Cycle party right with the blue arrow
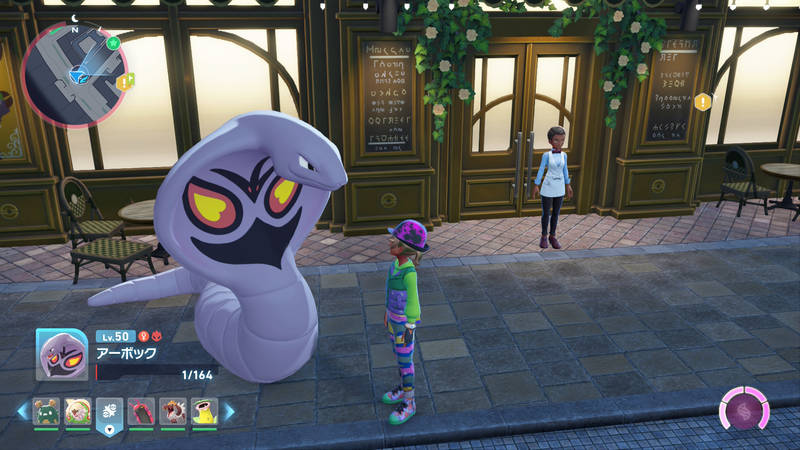 (x=229, y=410)
